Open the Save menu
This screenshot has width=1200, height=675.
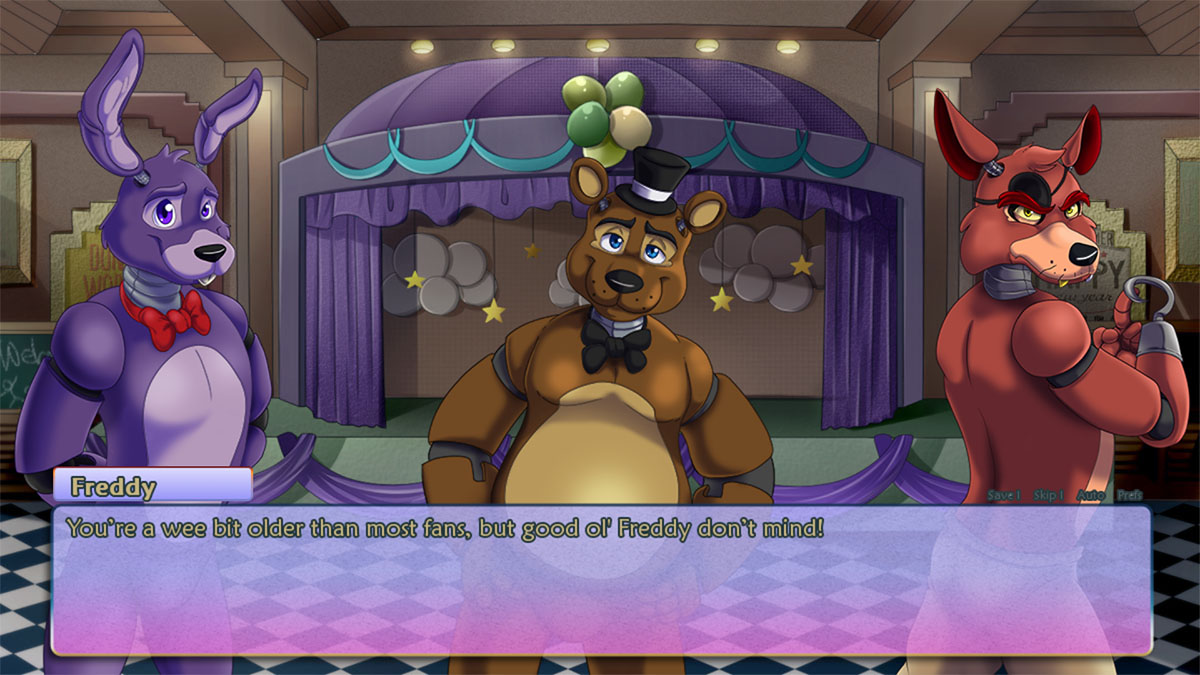click(x=1003, y=495)
